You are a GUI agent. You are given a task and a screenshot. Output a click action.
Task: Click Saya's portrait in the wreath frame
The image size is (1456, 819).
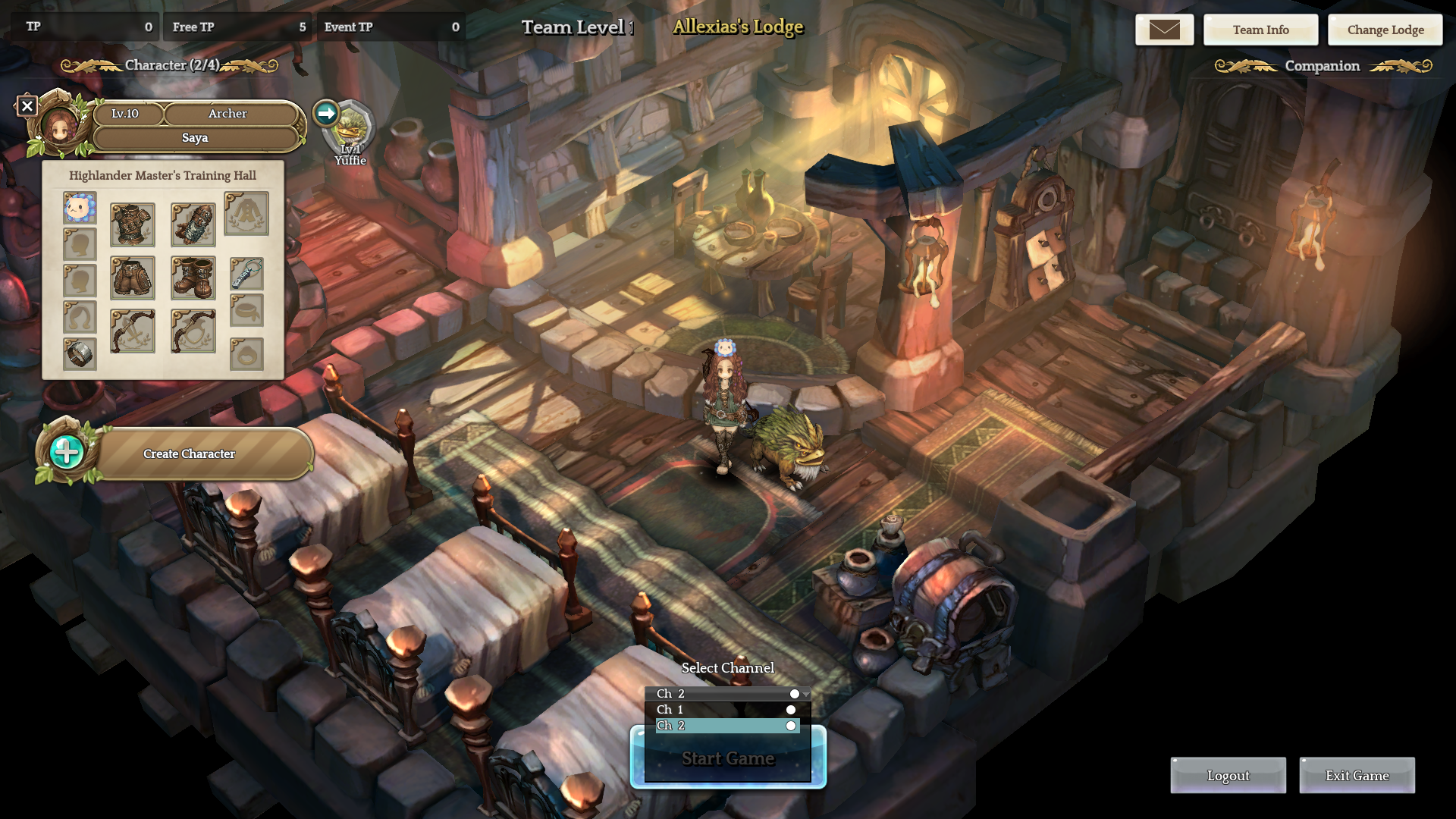tap(59, 125)
